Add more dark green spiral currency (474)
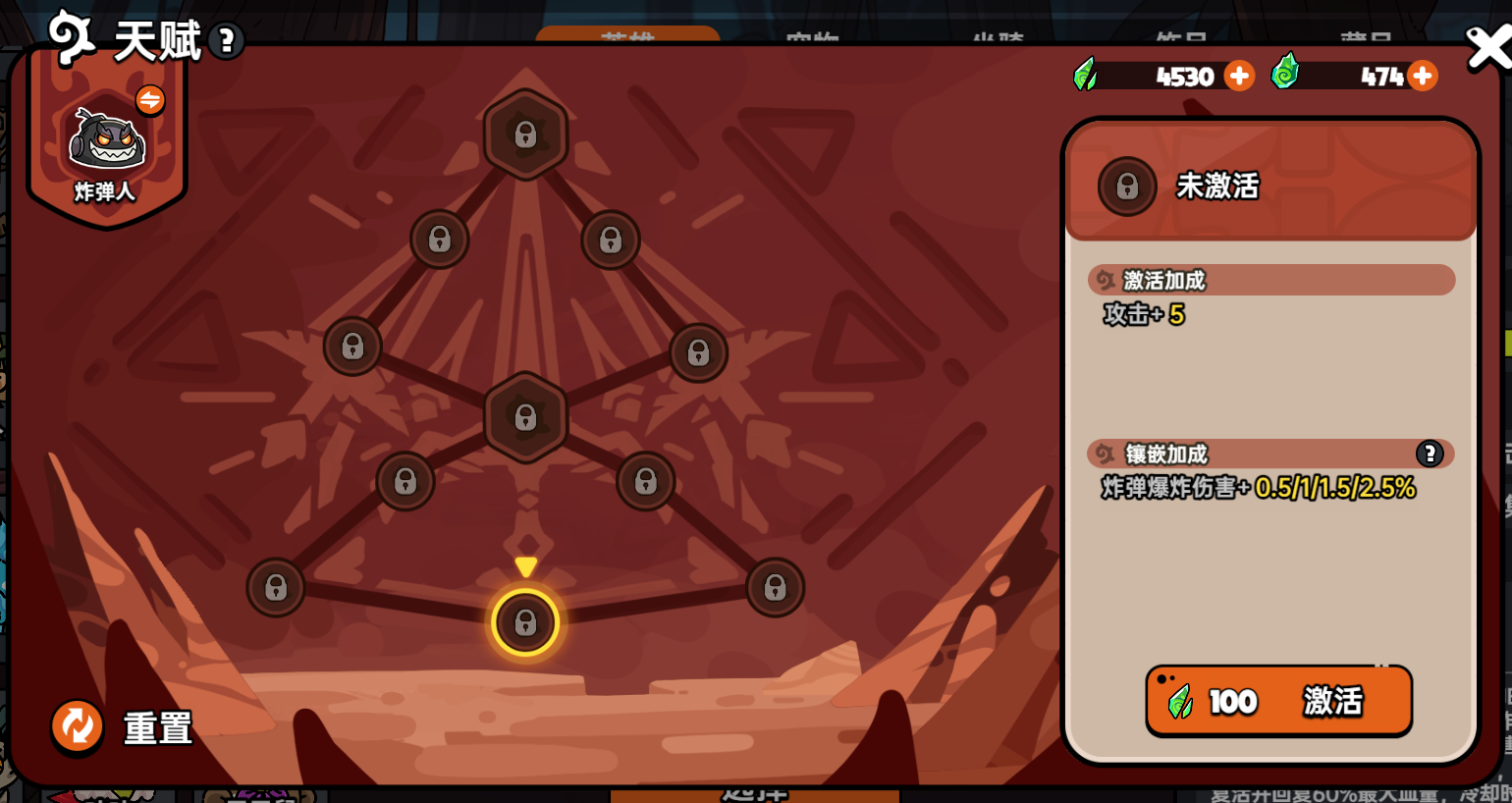 coord(1423,76)
